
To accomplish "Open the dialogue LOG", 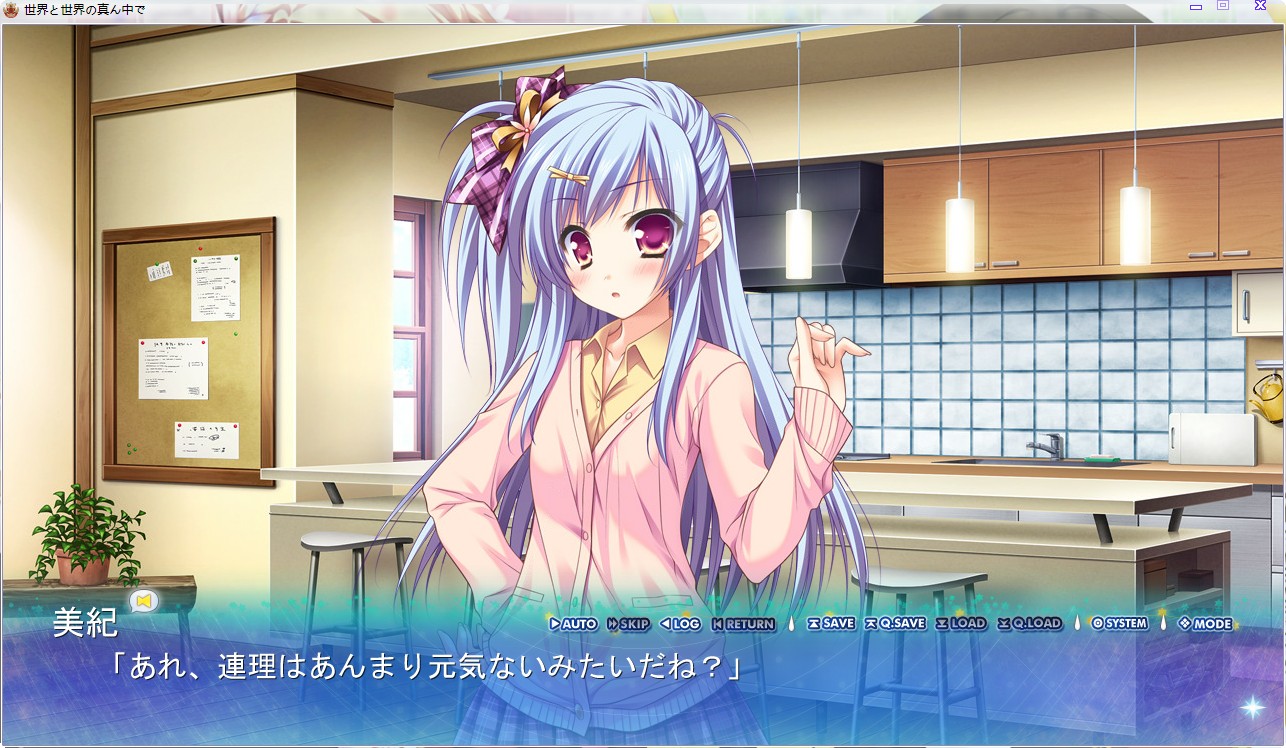I will [x=680, y=623].
